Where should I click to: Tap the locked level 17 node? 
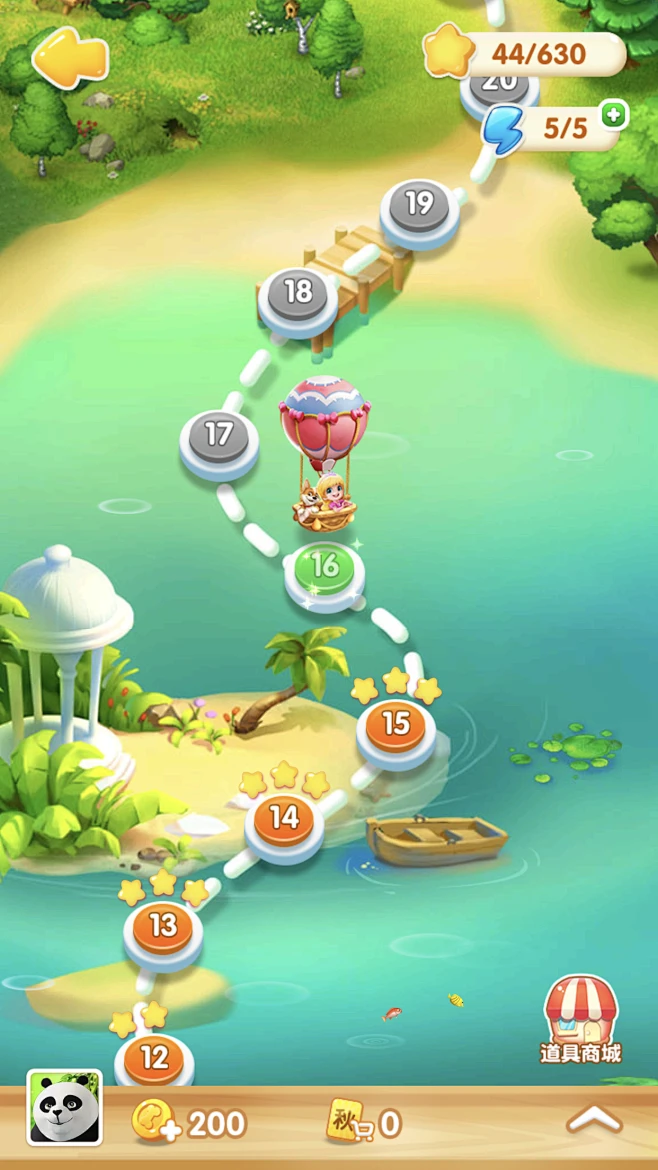click(x=219, y=438)
